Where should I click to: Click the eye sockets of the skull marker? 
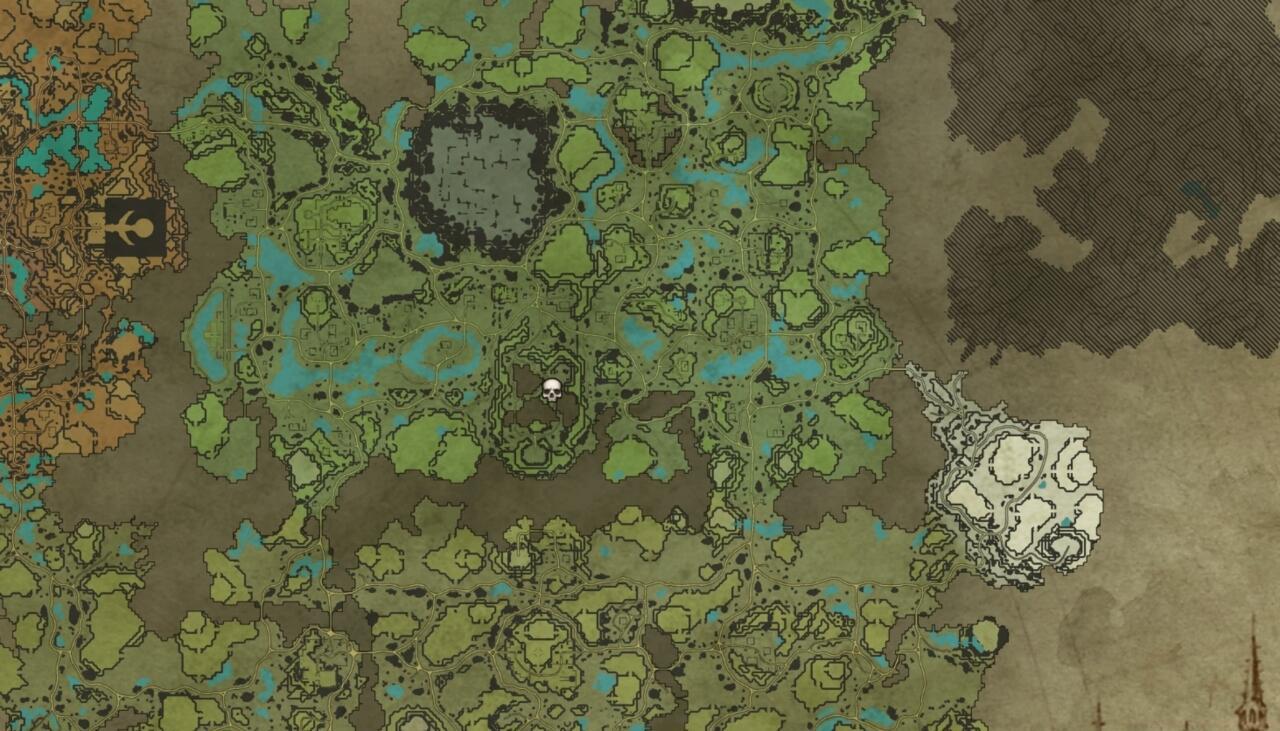point(552,391)
